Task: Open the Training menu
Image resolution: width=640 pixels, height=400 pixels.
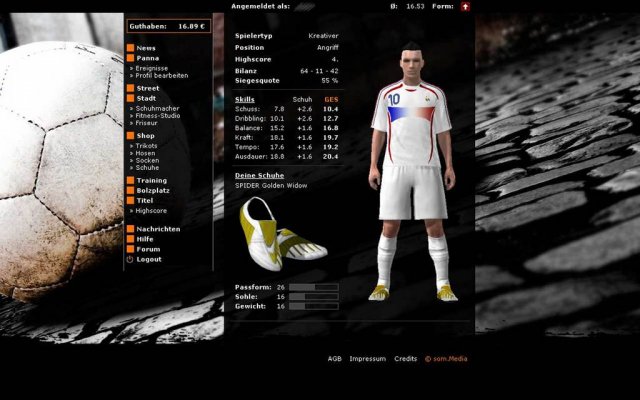Action: tap(151, 180)
